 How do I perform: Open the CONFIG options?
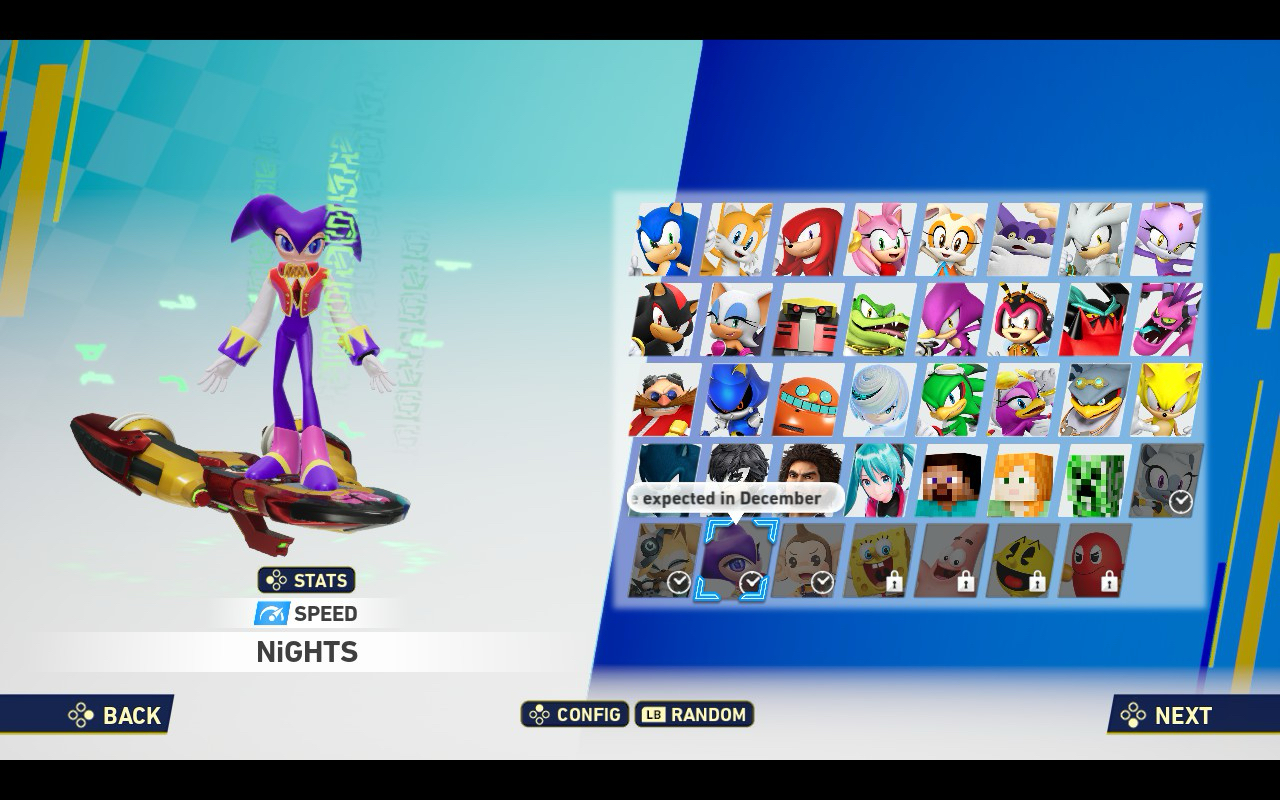575,714
